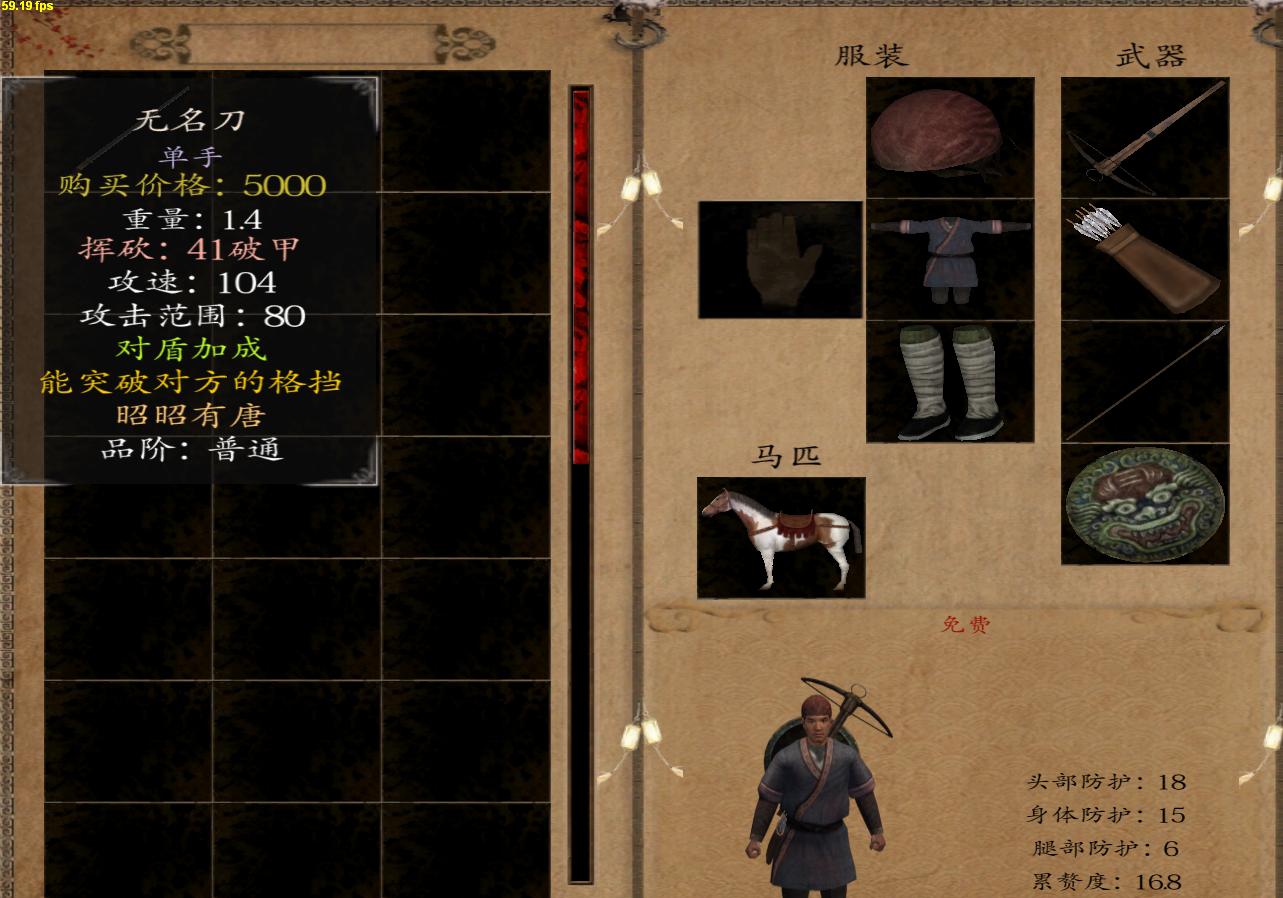
Task: Choose the white and brown horse slot
Action: click(x=781, y=537)
